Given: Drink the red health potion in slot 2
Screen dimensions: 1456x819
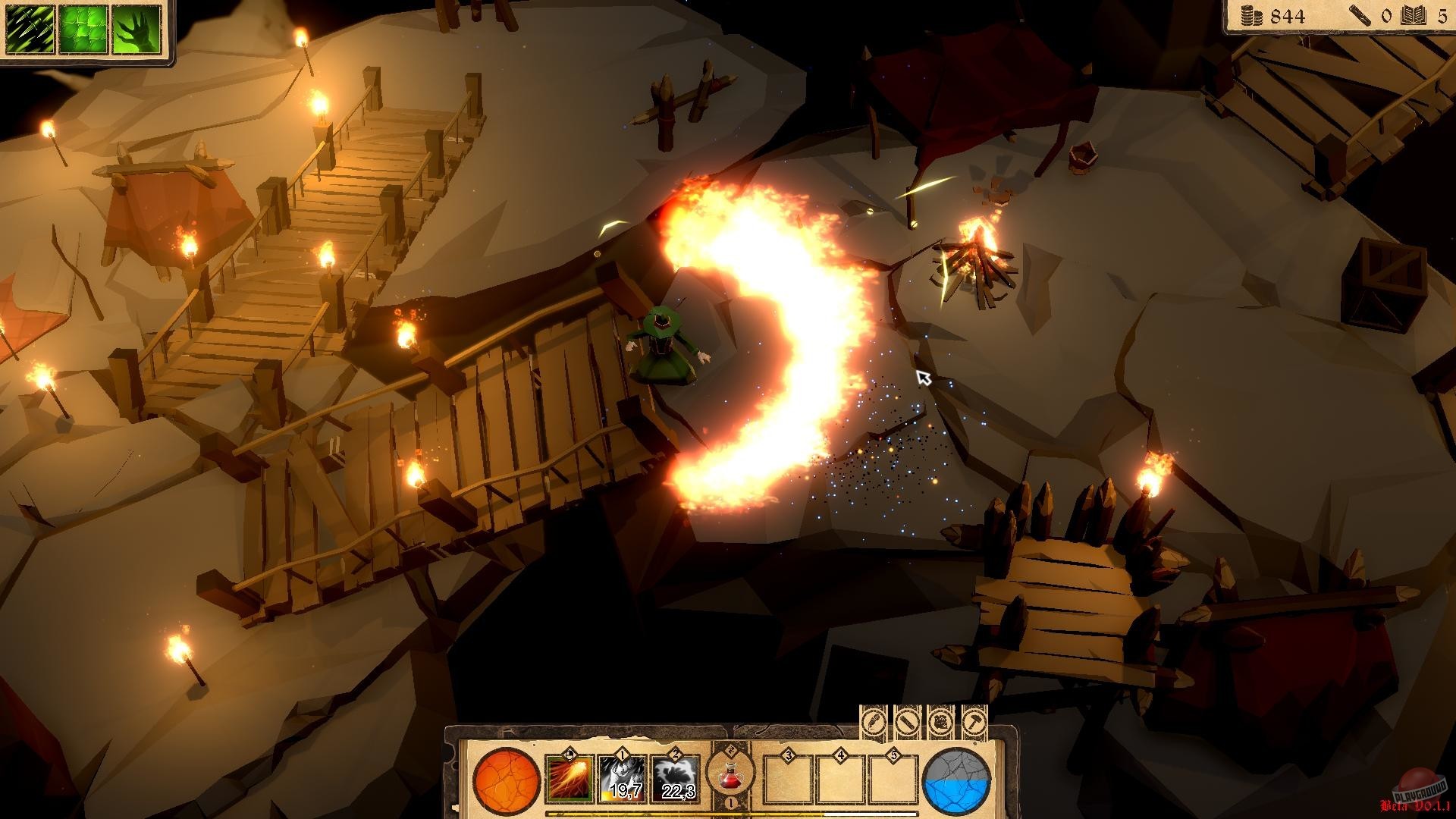Looking at the screenshot, I should [730, 776].
